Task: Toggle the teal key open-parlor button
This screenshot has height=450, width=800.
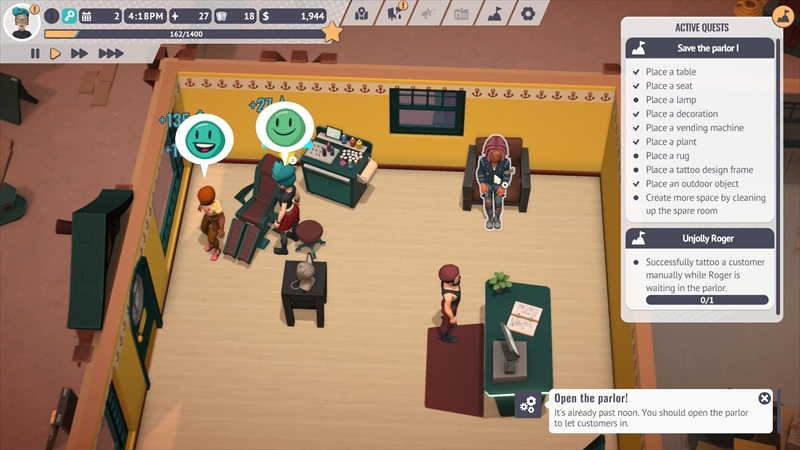Action: pyautogui.click(x=69, y=16)
